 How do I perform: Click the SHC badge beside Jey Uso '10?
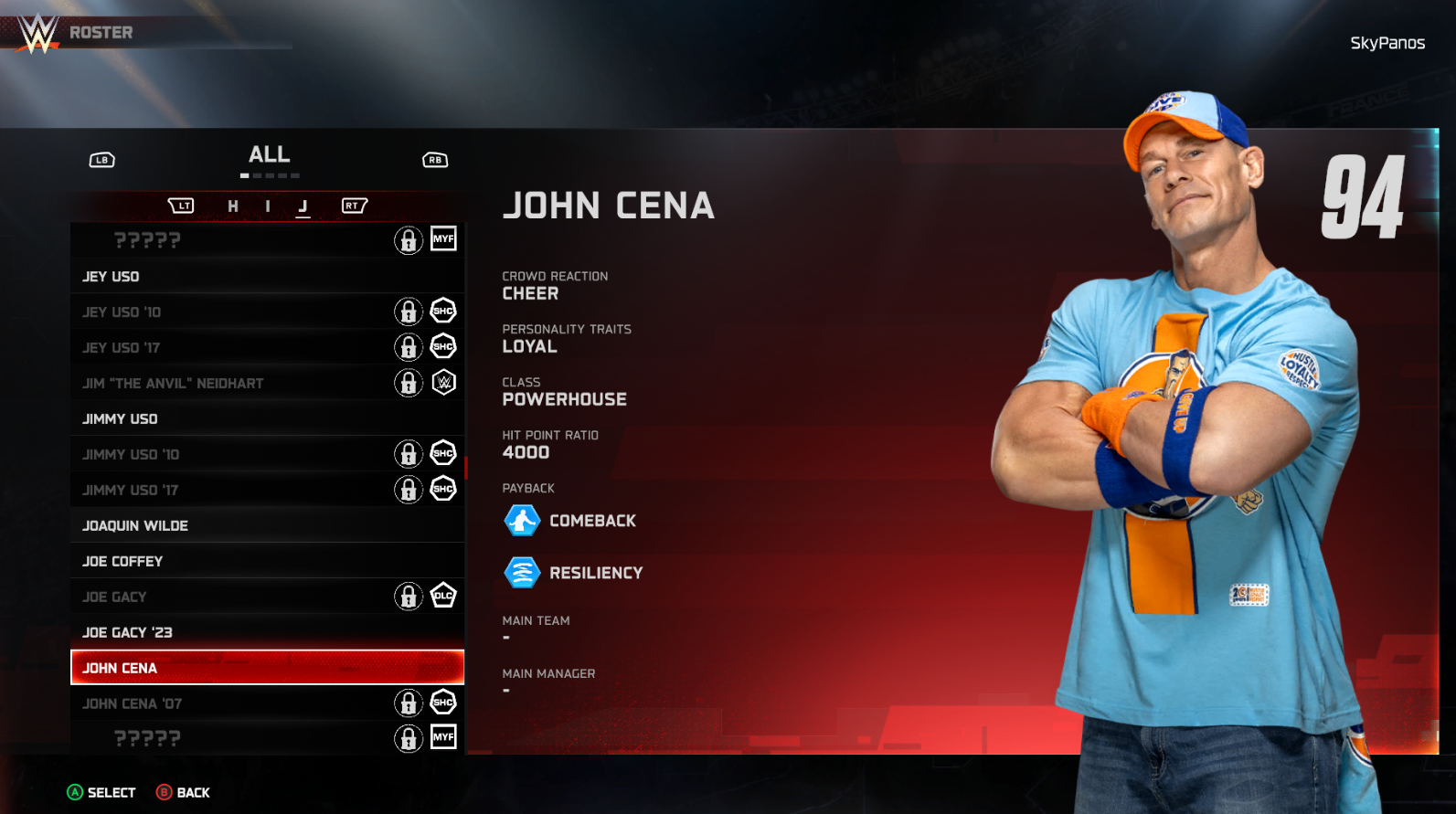click(442, 311)
